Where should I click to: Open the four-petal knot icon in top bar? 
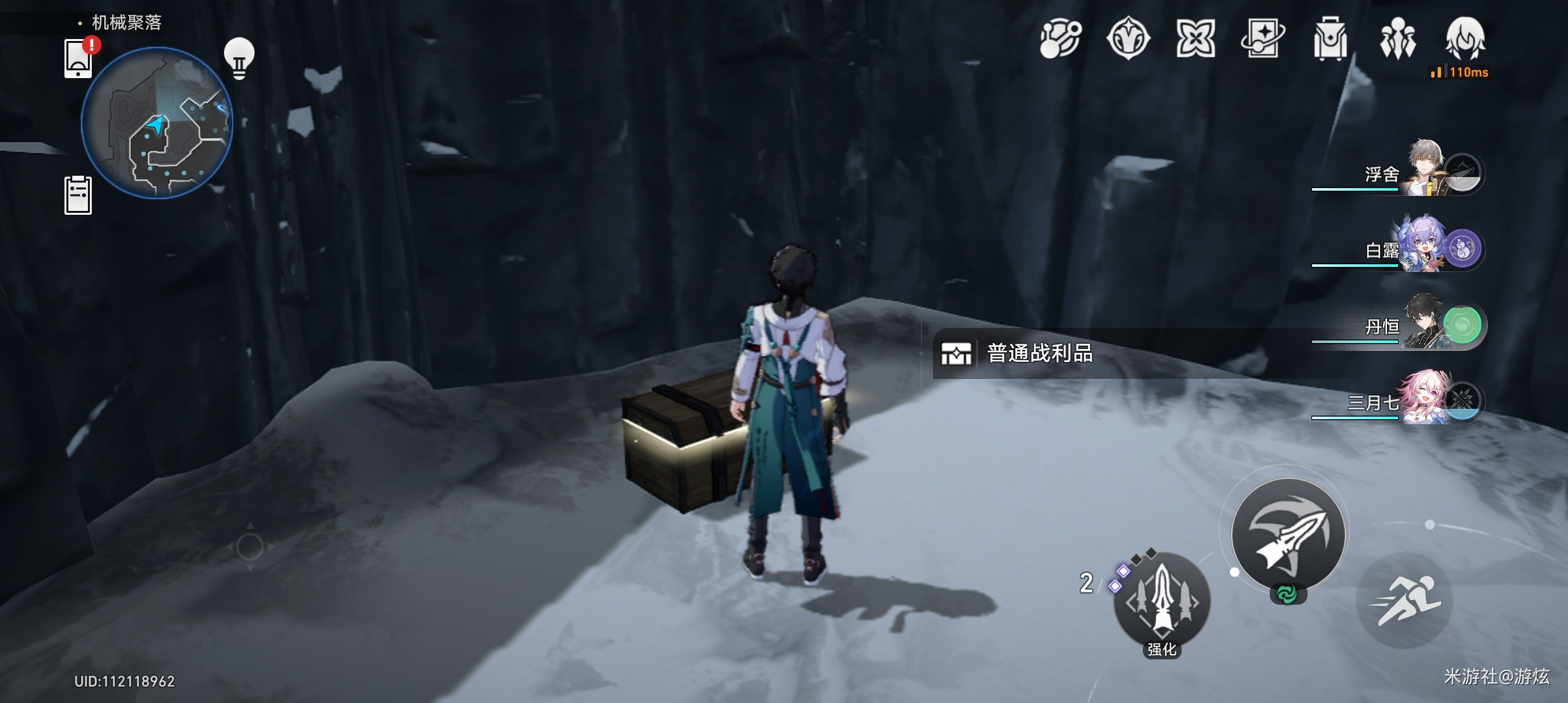[x=1196, y=39]
